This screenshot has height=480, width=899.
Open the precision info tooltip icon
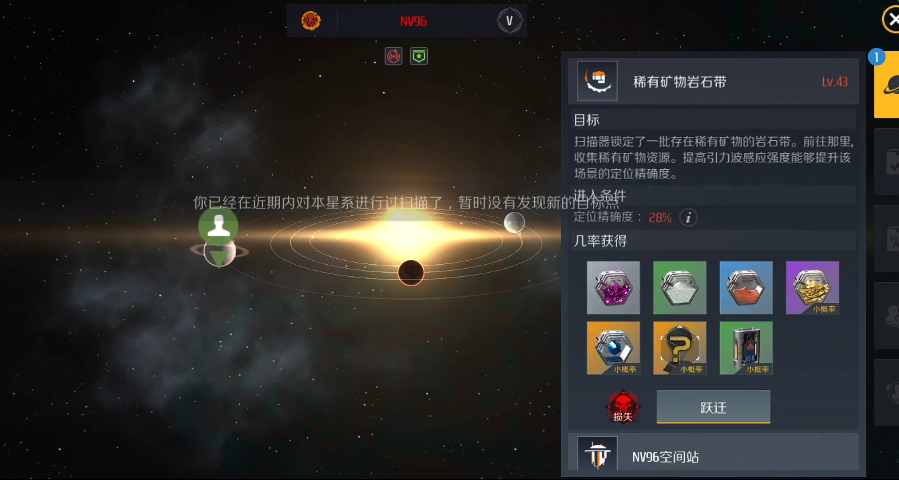click(x=688, y=217)
